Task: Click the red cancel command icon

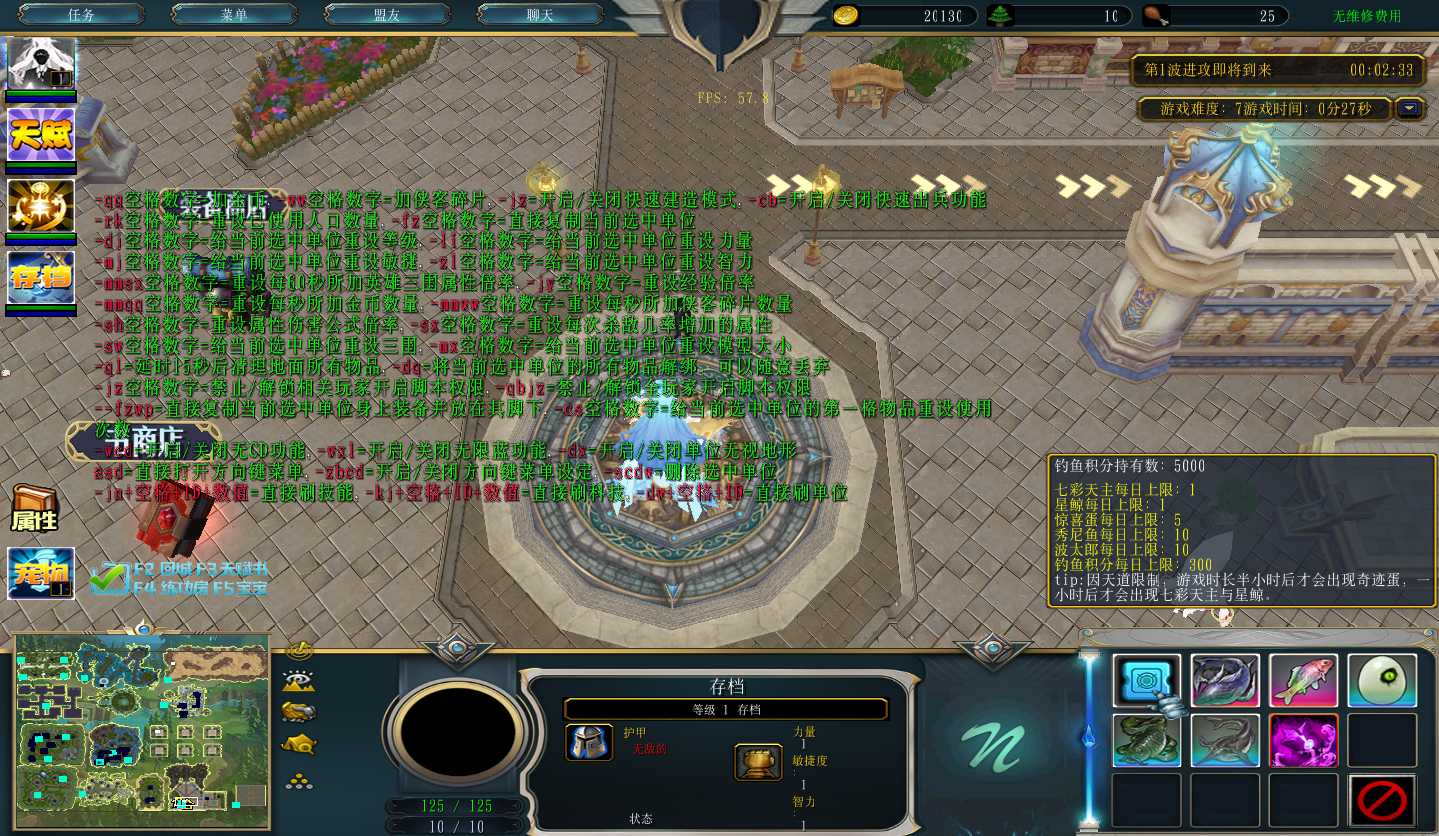Action: click(x=1381, y=801)
